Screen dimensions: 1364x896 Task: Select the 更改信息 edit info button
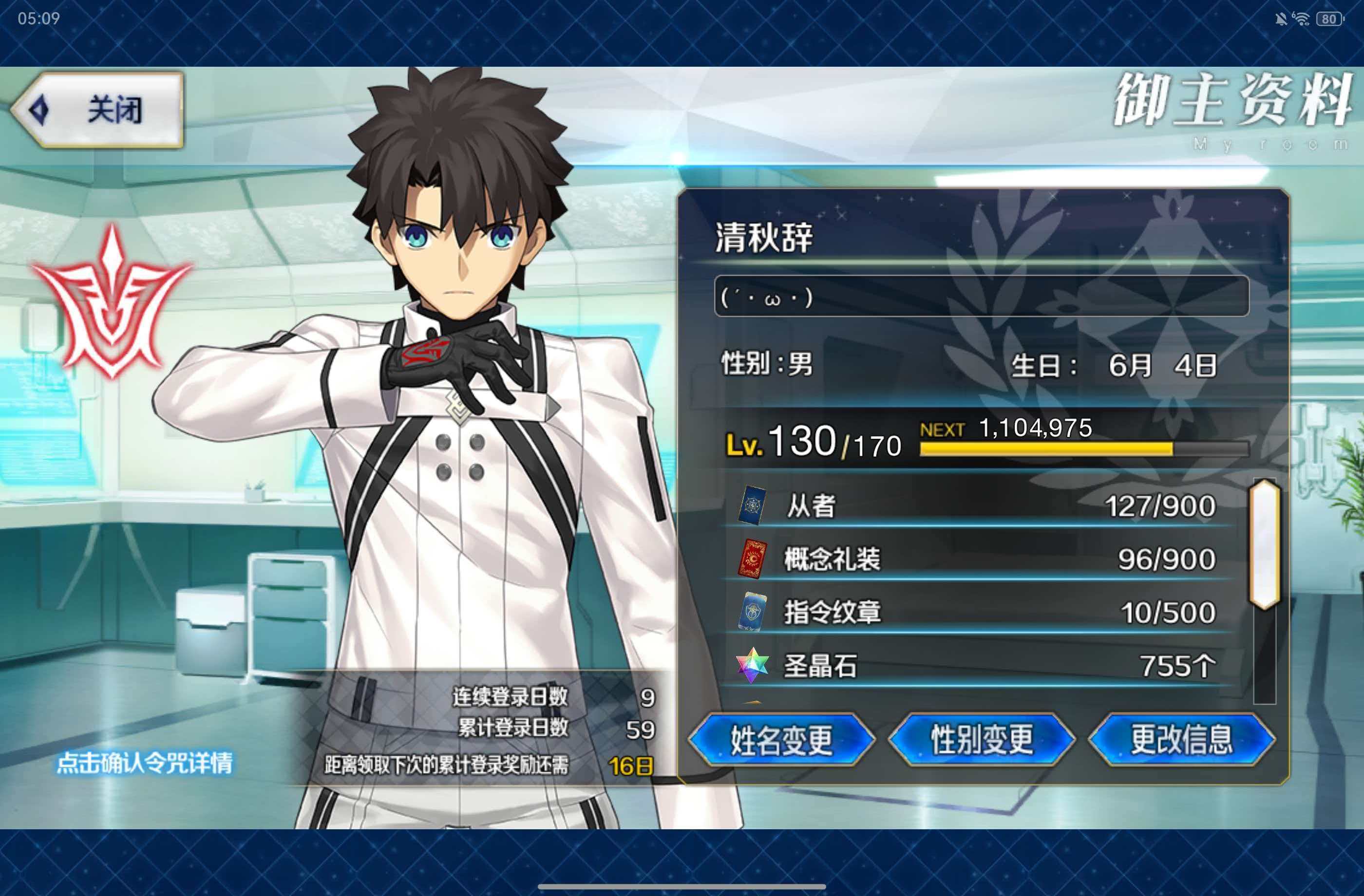pos(1181,740)
